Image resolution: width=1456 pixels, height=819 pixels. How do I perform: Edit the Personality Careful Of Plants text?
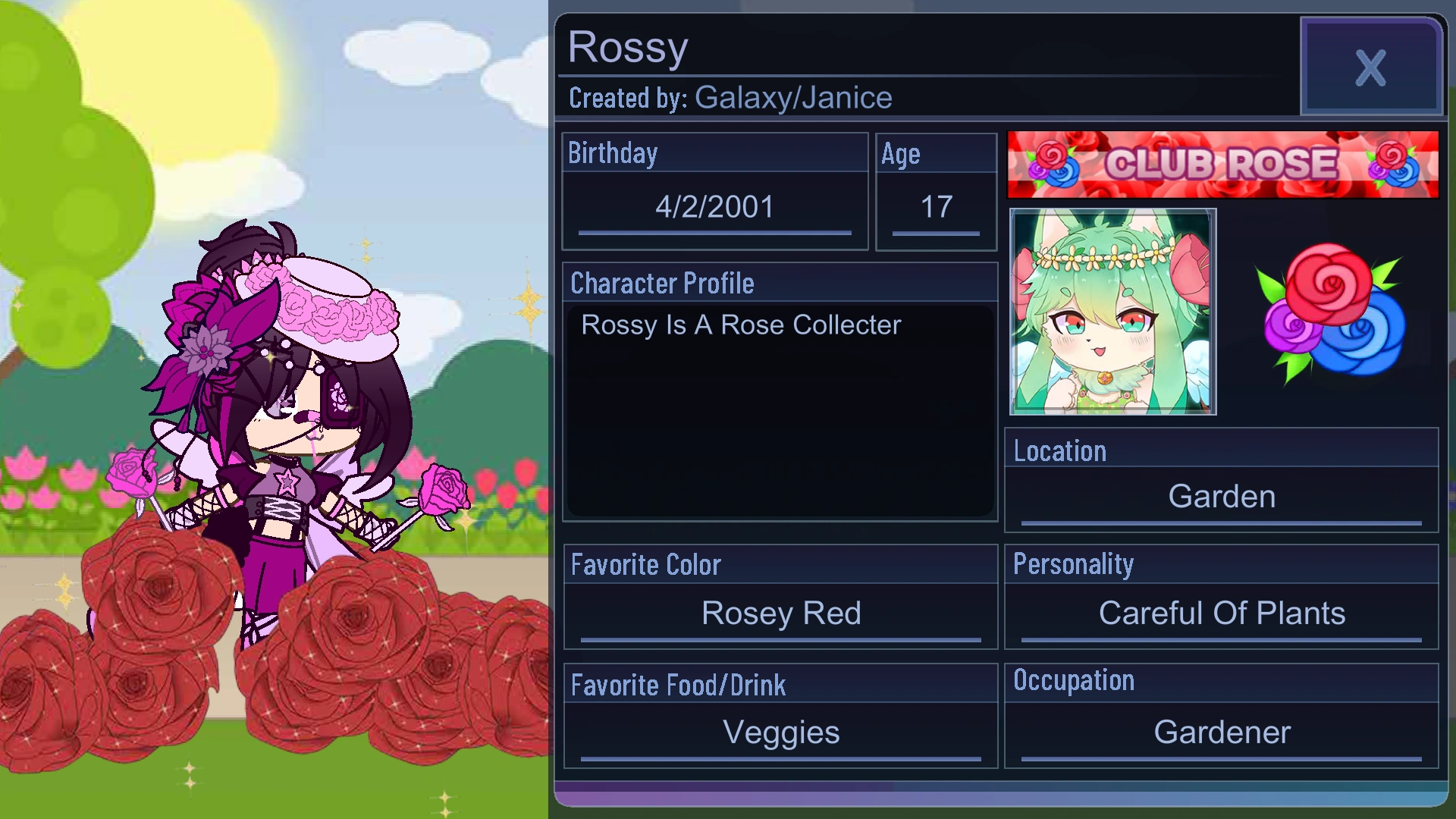[x=1221, y=613]
